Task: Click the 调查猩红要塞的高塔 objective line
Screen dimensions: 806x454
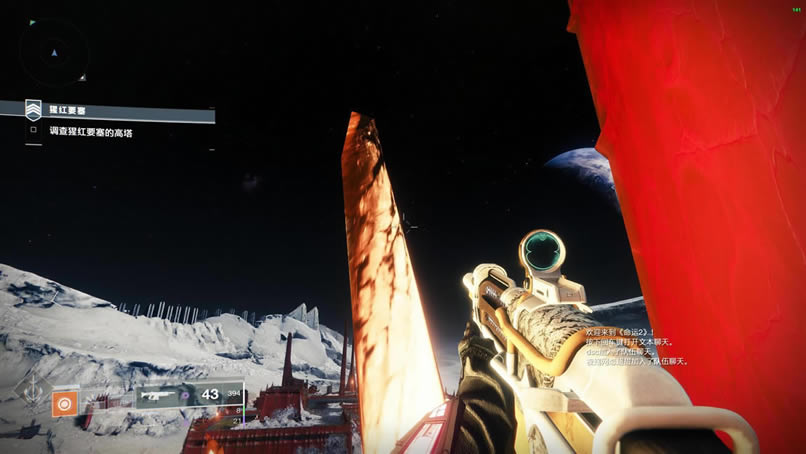Action: (90, 130)
